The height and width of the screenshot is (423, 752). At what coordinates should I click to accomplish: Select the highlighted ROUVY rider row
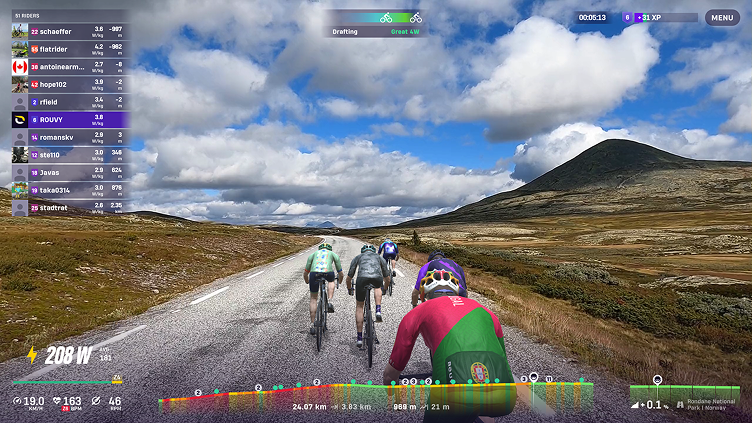pos(68,119)
